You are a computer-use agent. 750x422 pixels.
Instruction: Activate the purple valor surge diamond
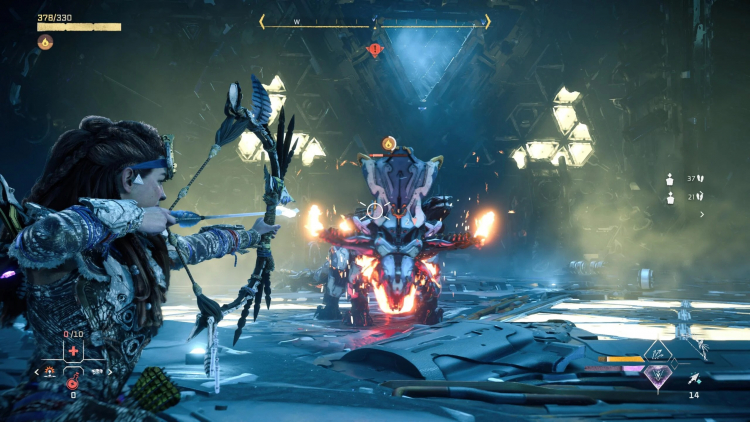tap(658, 376)
